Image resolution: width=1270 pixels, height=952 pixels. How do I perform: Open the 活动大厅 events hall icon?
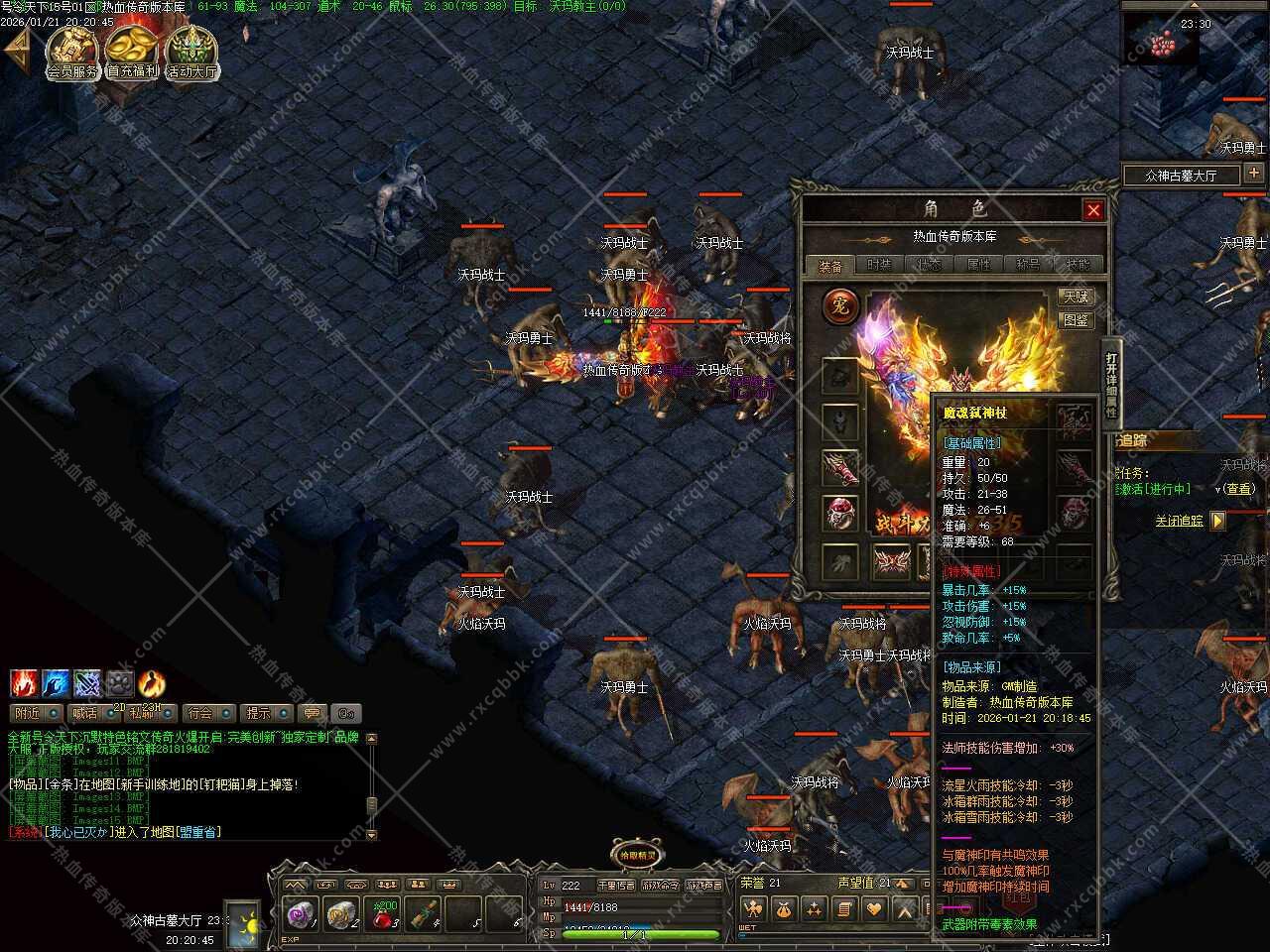[x=191, y=52]
